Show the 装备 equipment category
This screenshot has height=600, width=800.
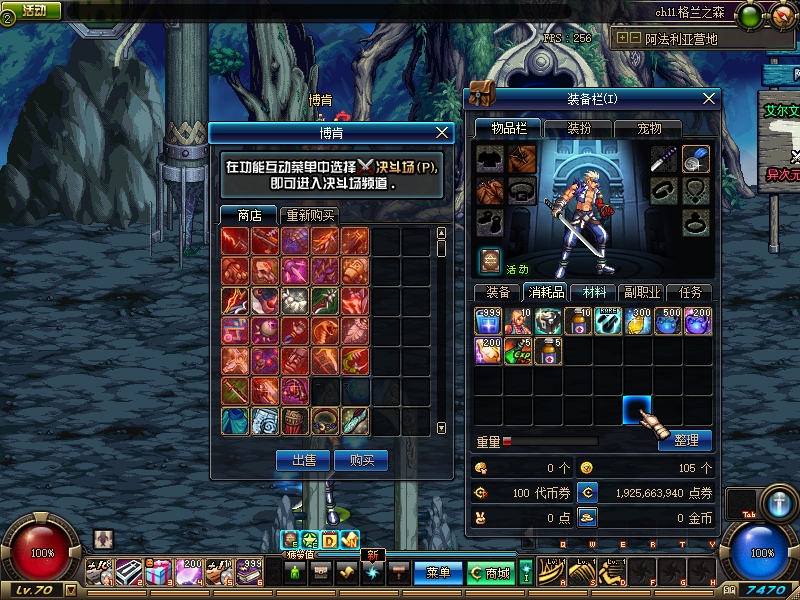click(x=498, y=292)
